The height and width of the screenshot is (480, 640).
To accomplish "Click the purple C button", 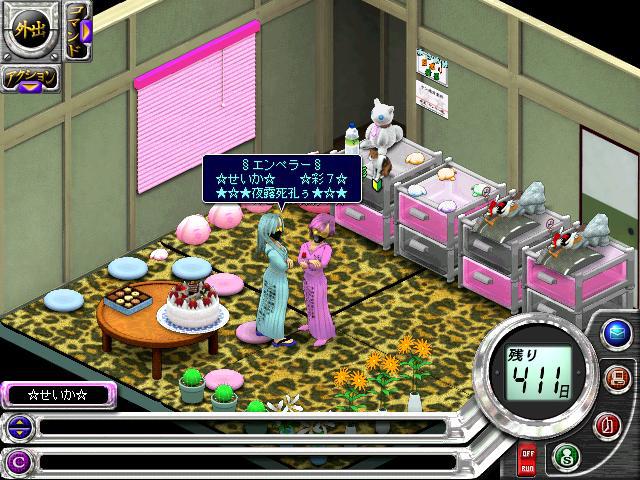I will click(18, 461).
